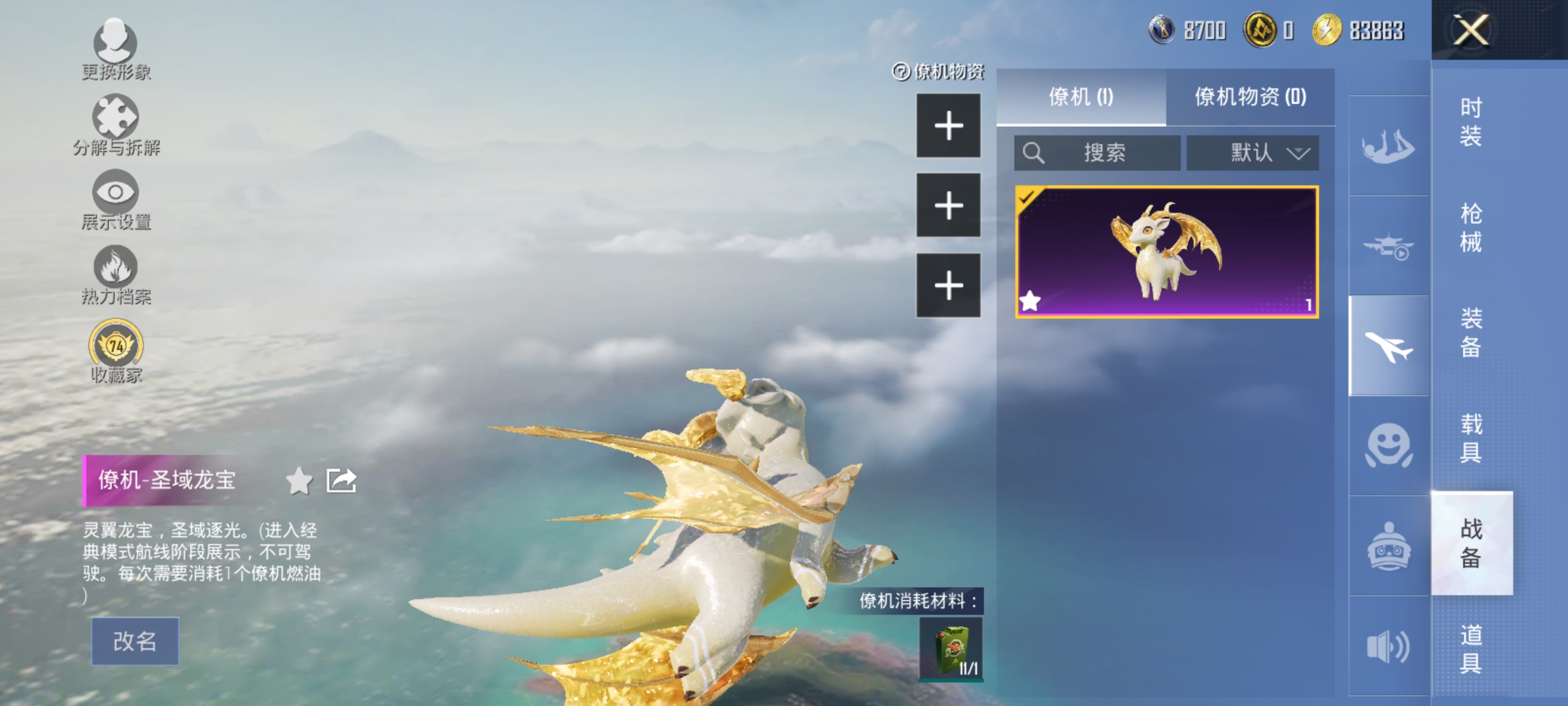Image resolution: width=1568 pixels, height=706 pixels.
Task: Open the 默认 sorting dropdown
Action: coord(1253,153)
